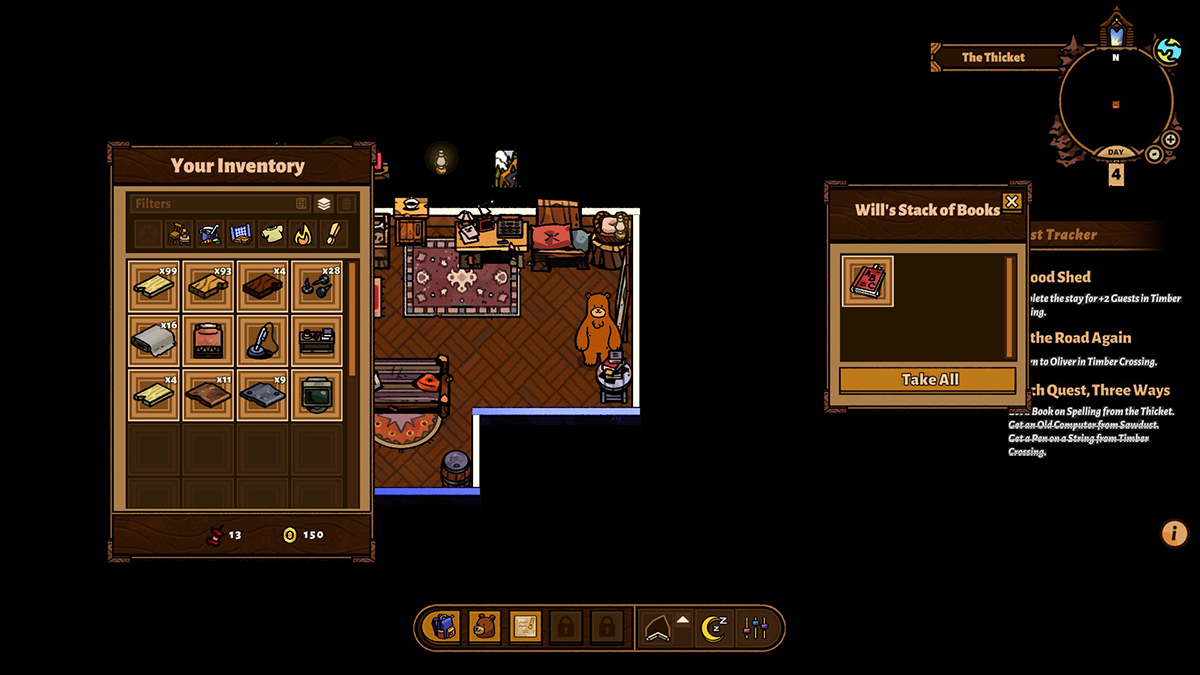Pick the old computer monitor inventory slot

[317, 393]
